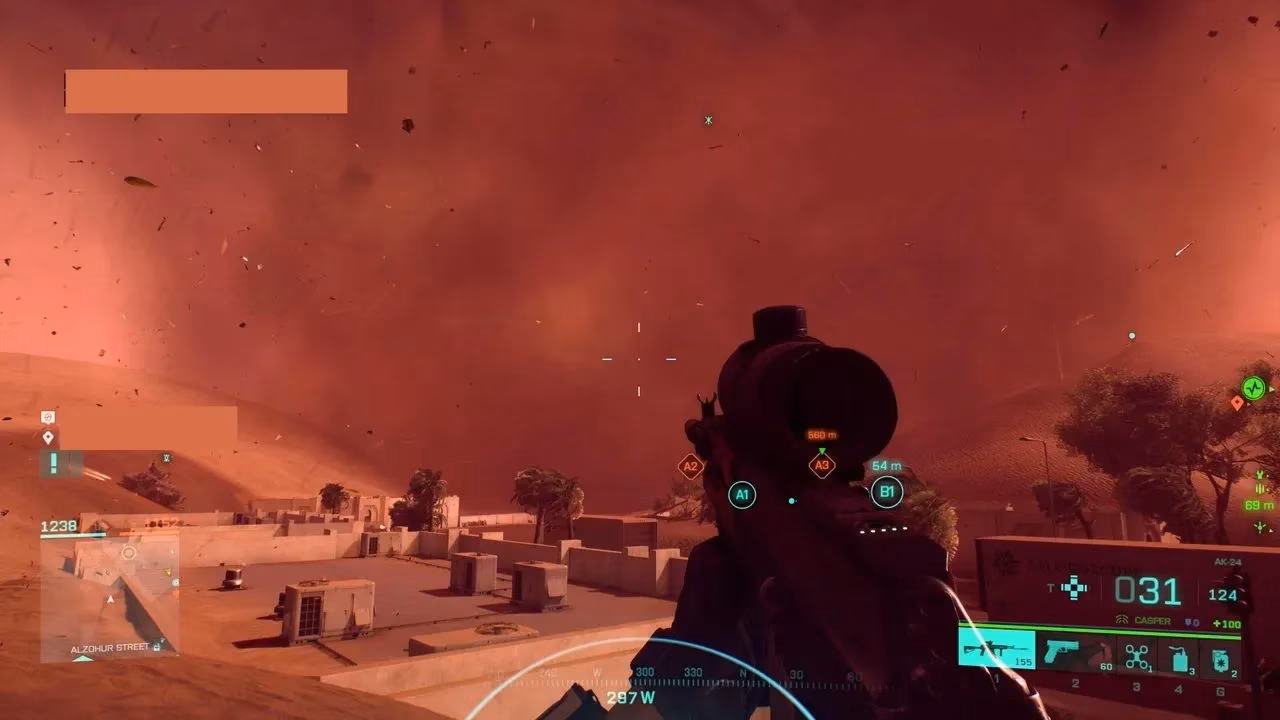Click capture point B1 marker
The image size is (1280, 720).
coord(886,490)
